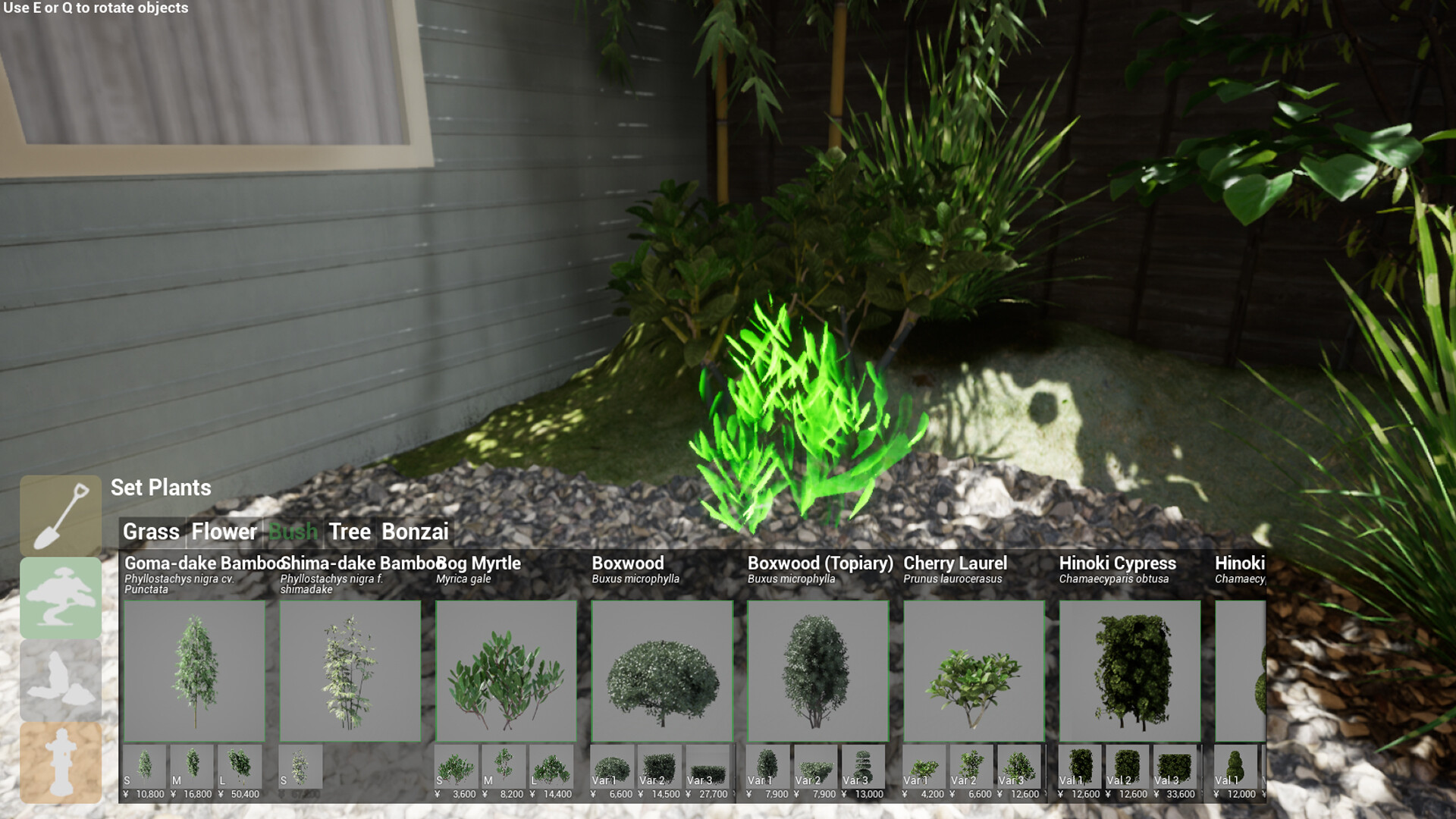Pick the Bog Myrtle bush

[505, 671]
